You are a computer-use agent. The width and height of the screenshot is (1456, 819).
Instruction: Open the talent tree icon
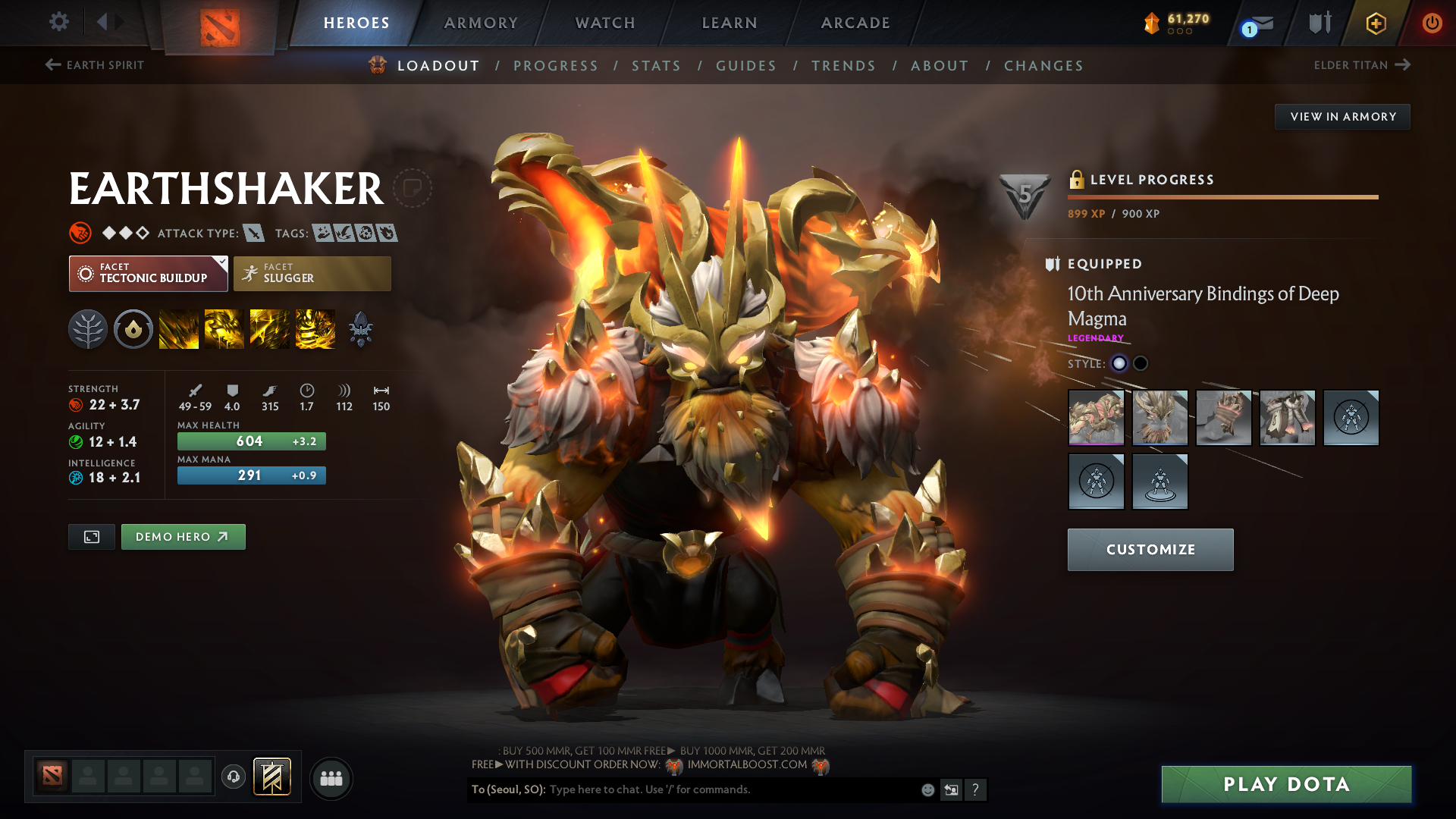88,328
